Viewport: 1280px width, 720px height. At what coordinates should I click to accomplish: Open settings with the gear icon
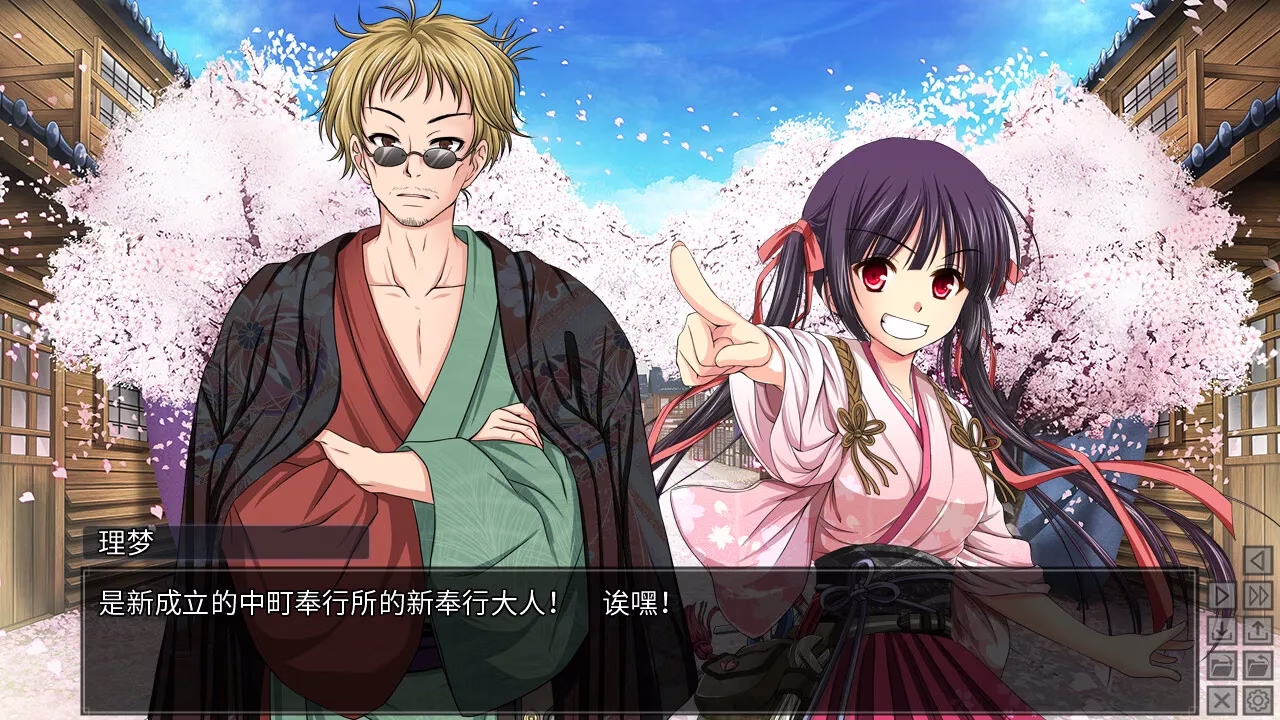tap(1257, 698)
